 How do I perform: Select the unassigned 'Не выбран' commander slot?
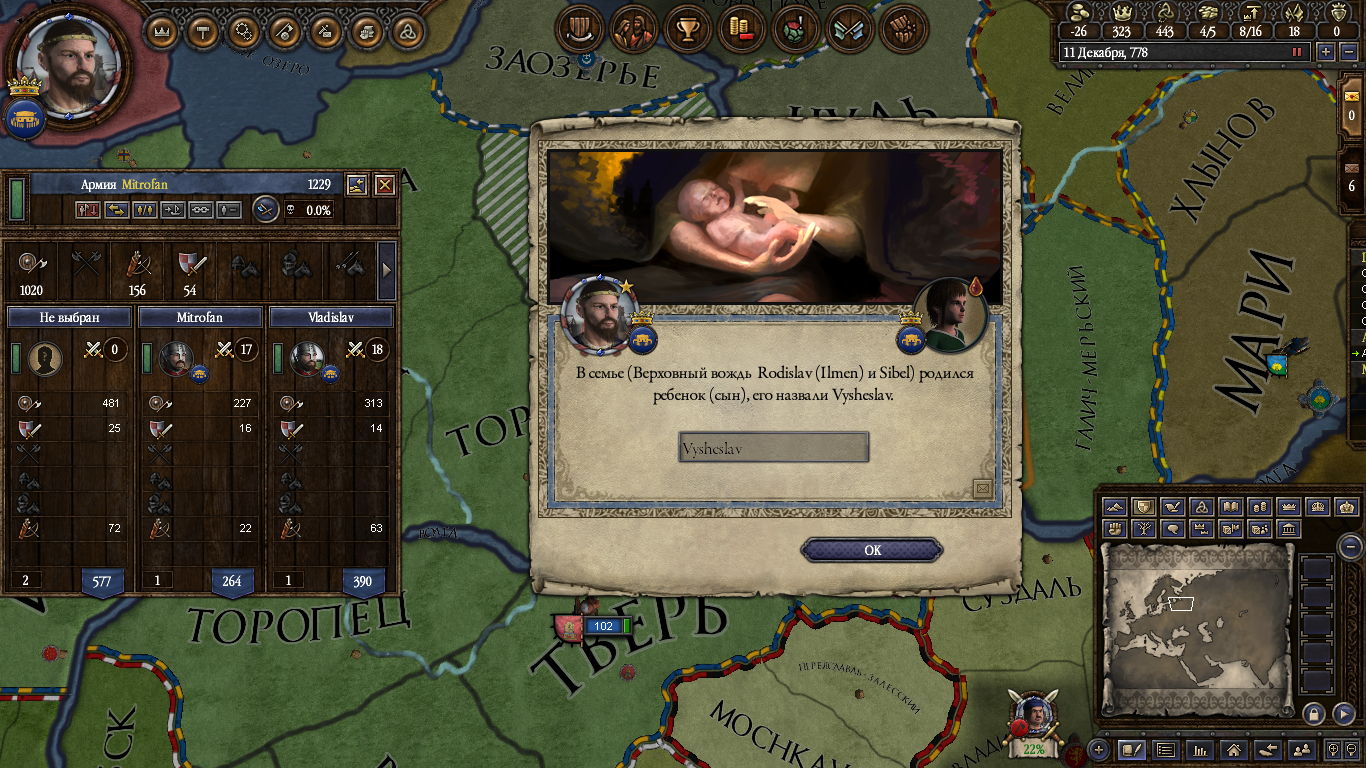click(44, 357)
